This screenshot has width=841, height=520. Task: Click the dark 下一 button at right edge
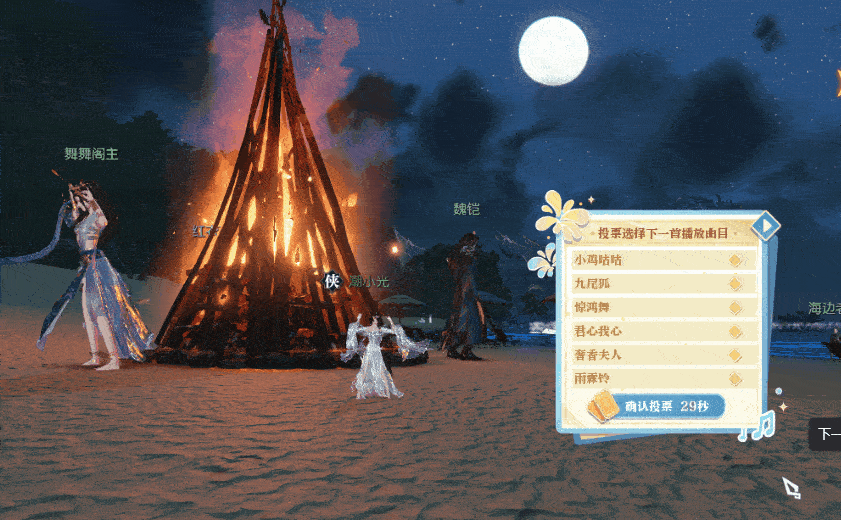coord(826,434)
